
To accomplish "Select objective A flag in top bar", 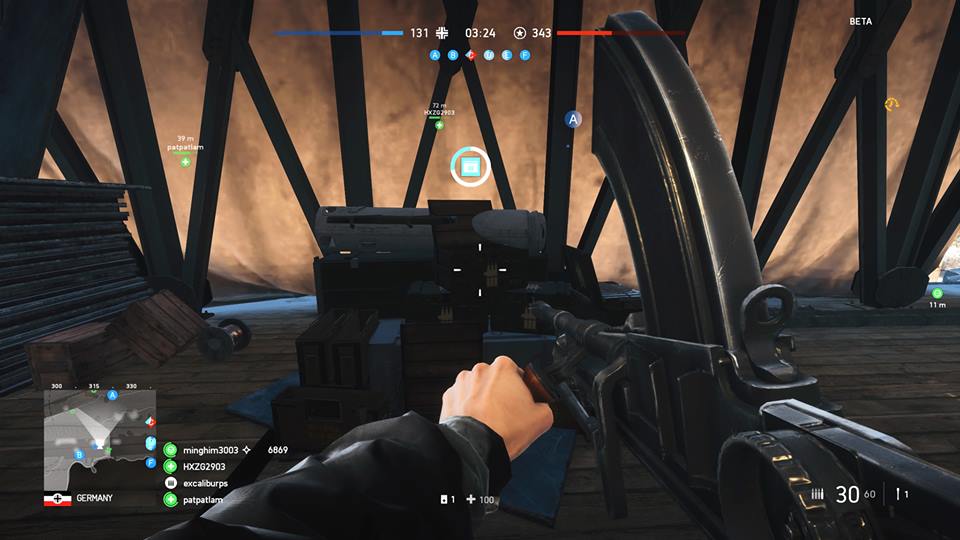I will pyautogui.click(x=434, y=55).
